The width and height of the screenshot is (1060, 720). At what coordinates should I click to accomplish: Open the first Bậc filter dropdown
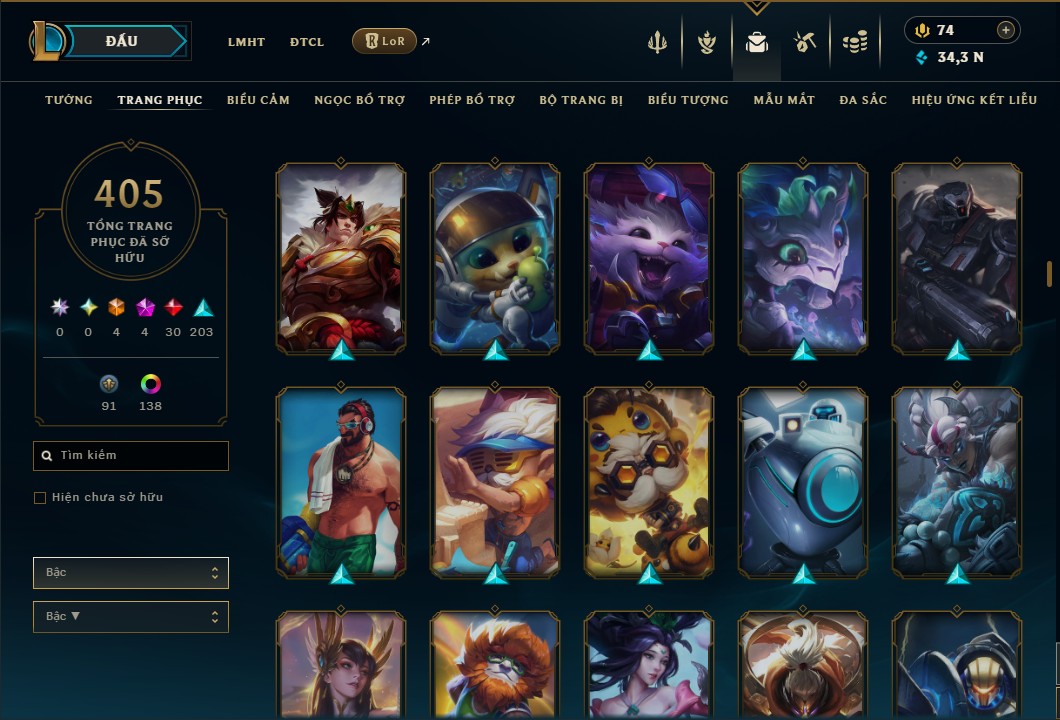131,573
